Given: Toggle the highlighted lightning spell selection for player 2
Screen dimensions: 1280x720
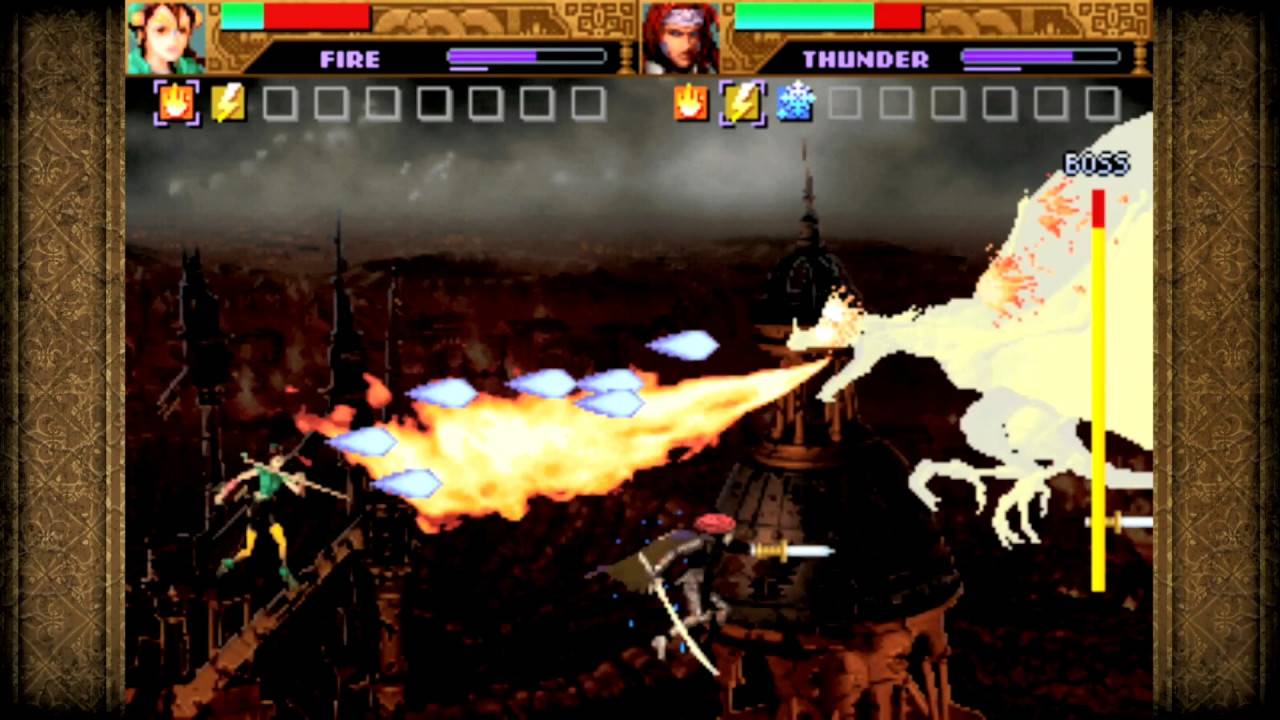Looking at the screenshot, I should point(742,103).
